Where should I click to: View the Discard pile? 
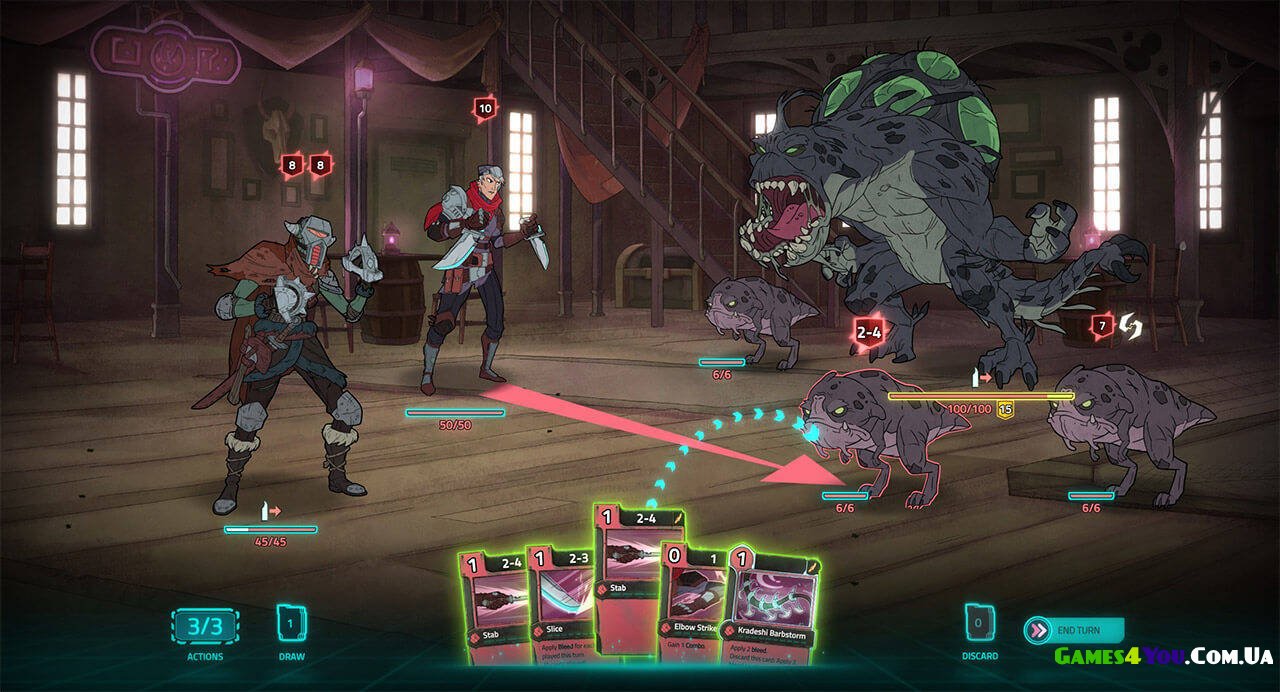979,625
